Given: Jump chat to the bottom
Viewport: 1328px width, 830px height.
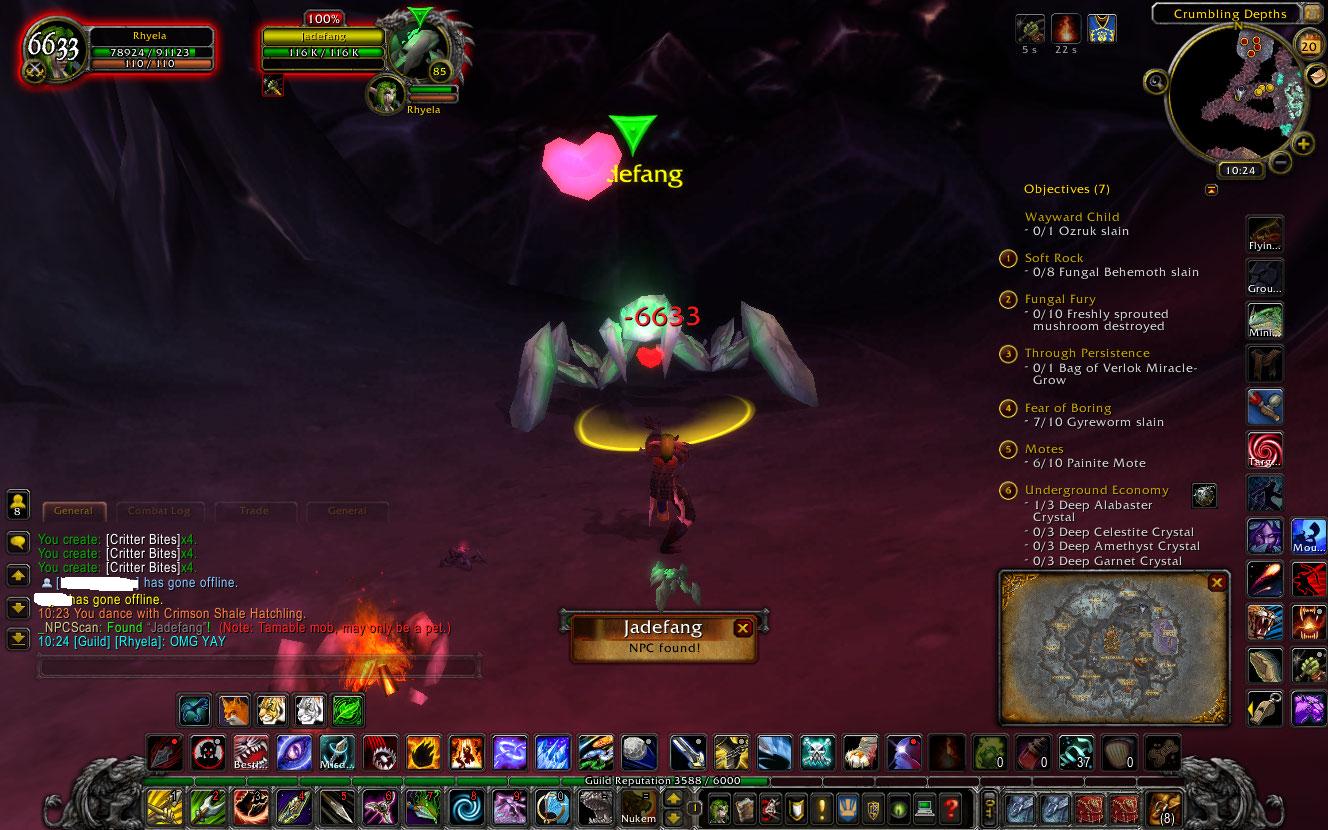Looking at the screenshot, I should [x=18, y=638].
